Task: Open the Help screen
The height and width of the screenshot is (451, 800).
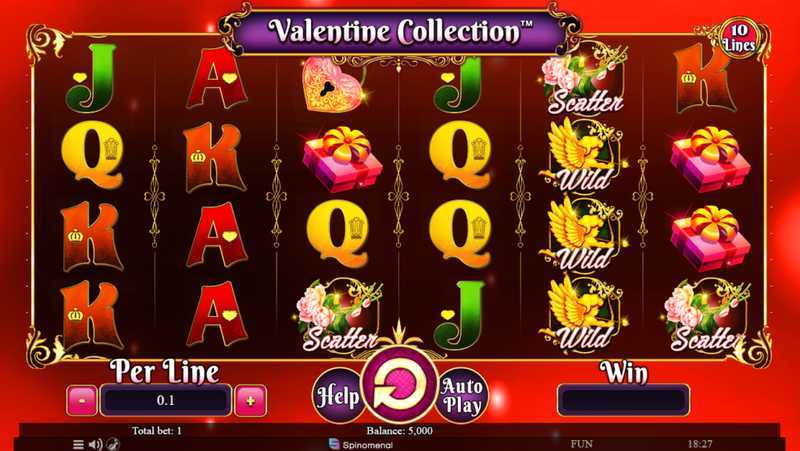Action: click(x=338, y=394)
